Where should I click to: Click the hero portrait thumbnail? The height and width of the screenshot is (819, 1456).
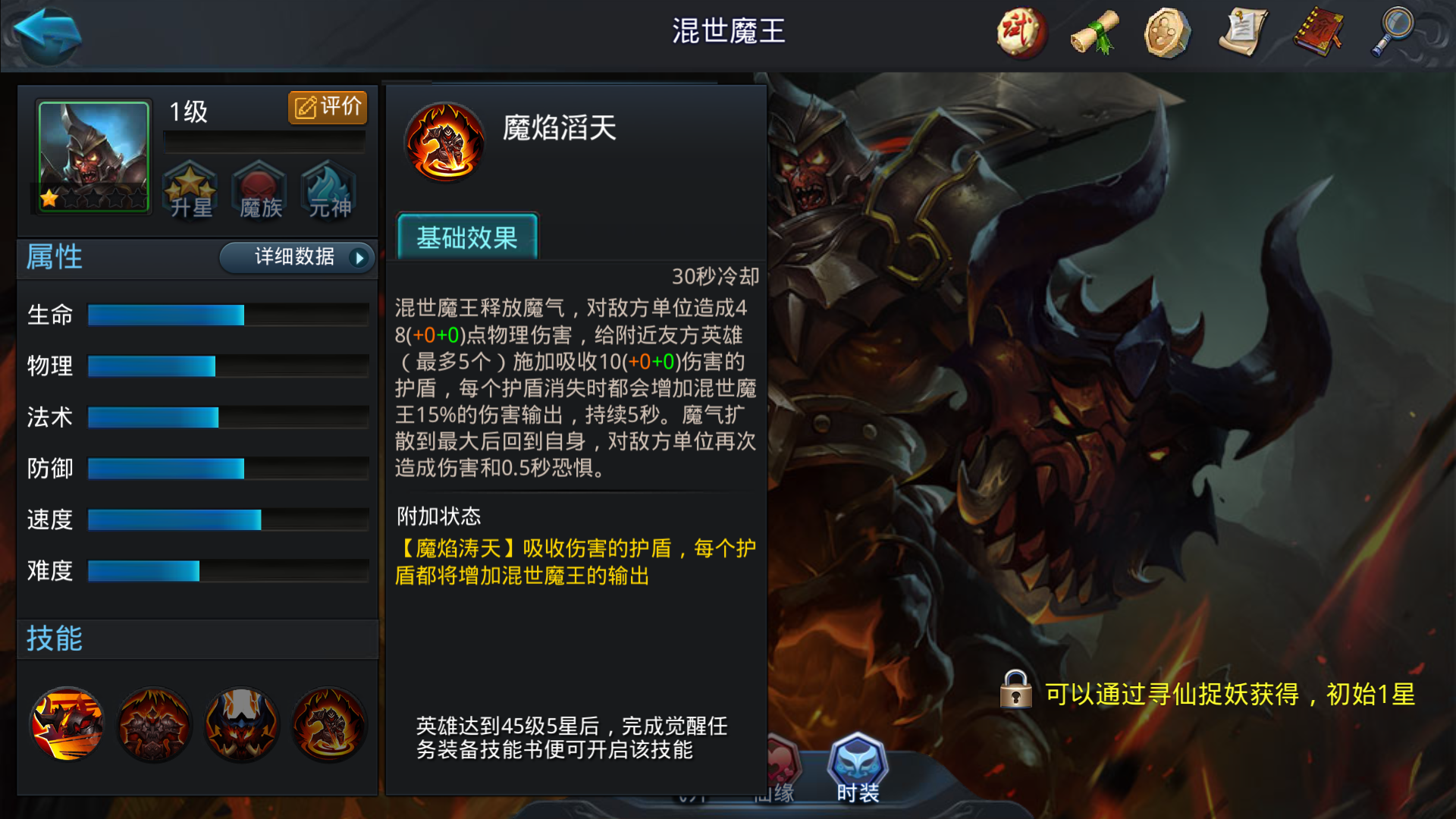(92, 157)
